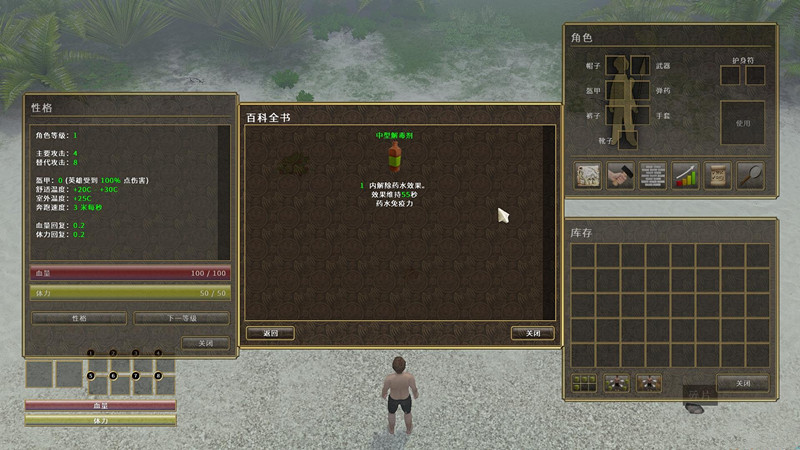Screen dimensions: 800x450
Task: Open the parchment quest scroll icon
Action: [x=717, y=175]
